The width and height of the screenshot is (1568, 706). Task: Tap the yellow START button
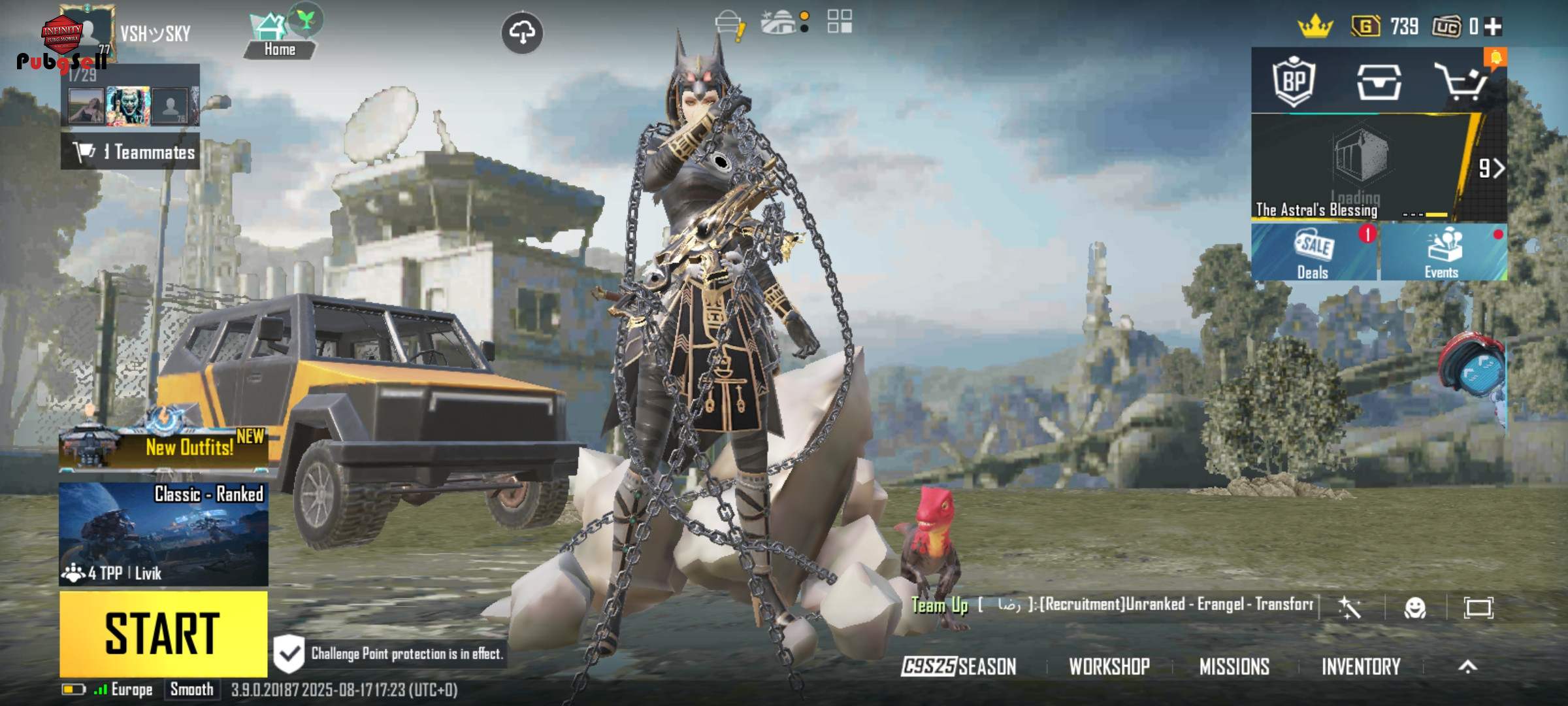[163, 633]
